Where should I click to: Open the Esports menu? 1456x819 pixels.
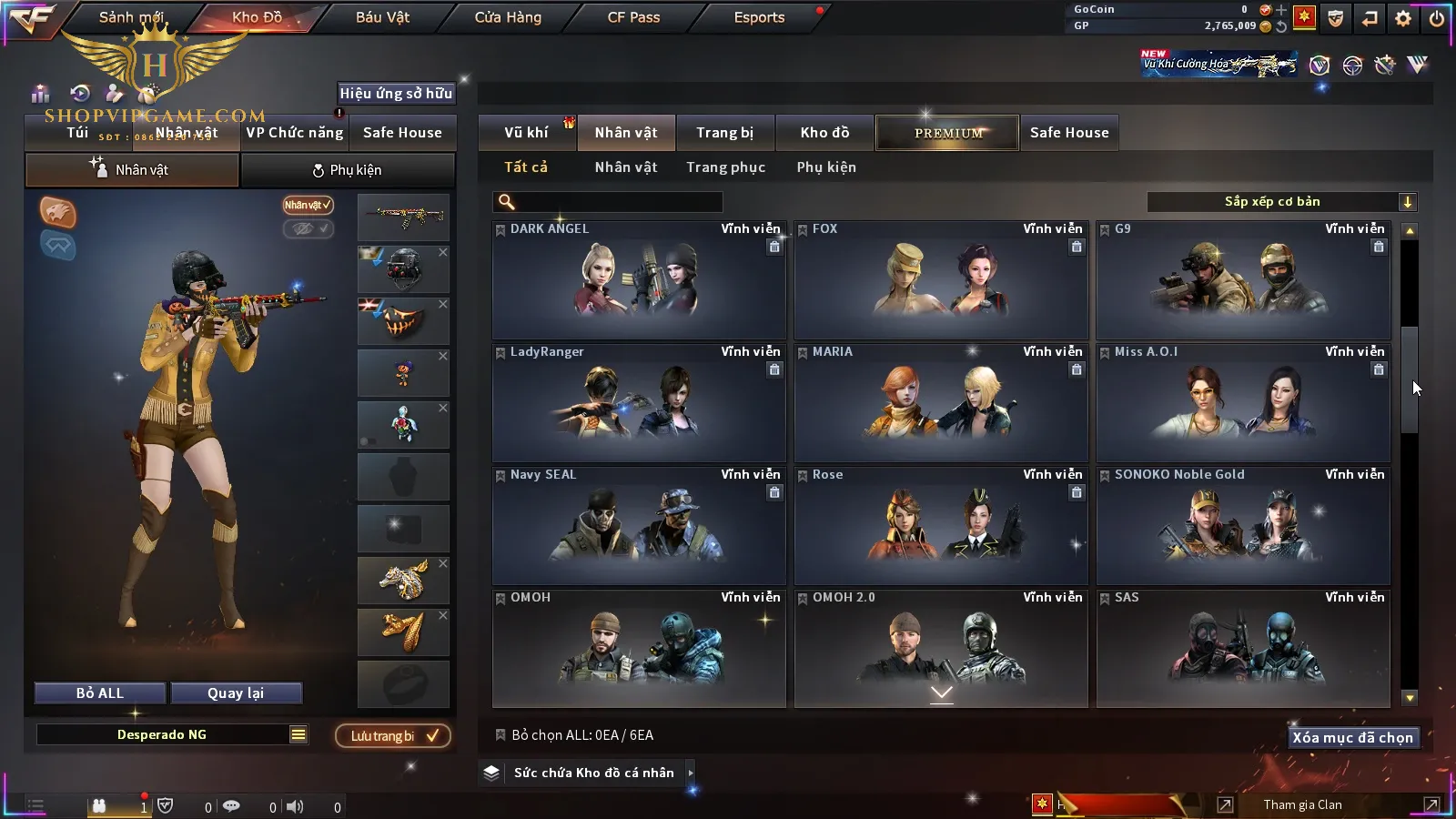[x=759, y=17]
